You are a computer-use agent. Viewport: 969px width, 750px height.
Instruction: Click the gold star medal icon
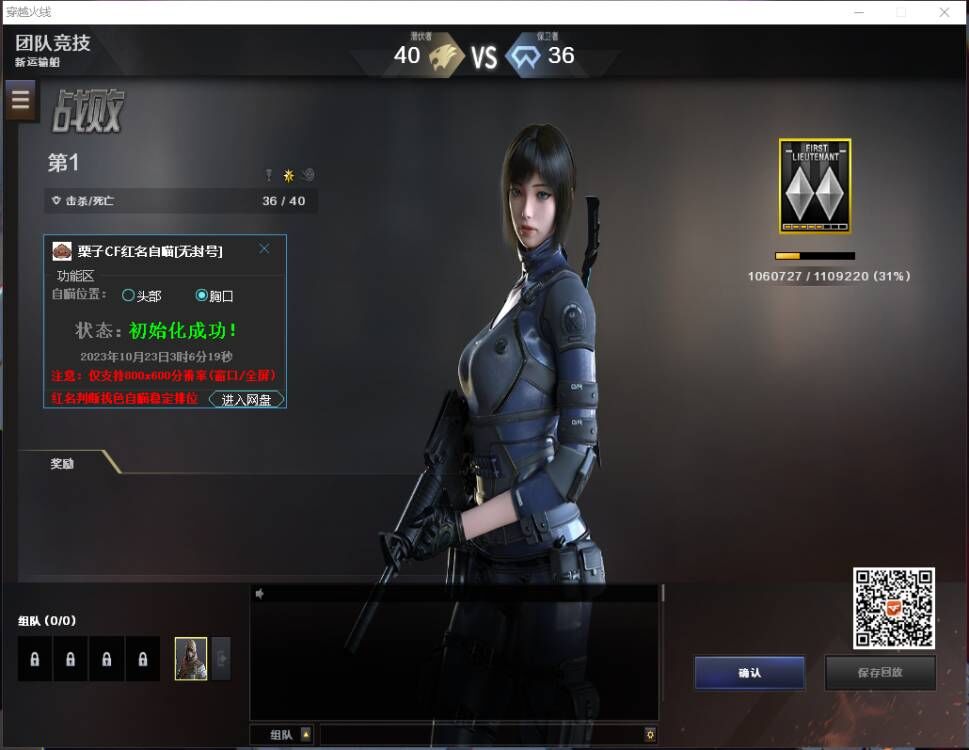click(288, 175)
